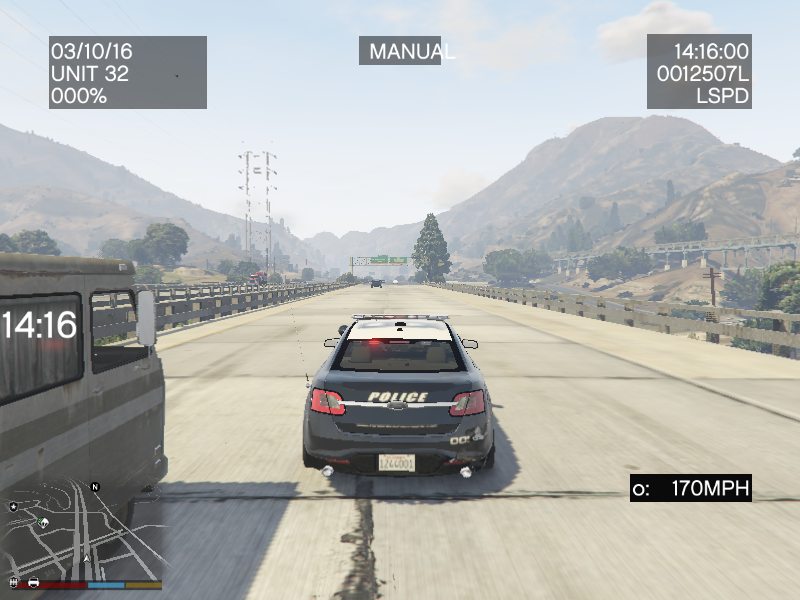Select the star blip on the minimap
Screen dimensions: 800x600
(14, 507)
